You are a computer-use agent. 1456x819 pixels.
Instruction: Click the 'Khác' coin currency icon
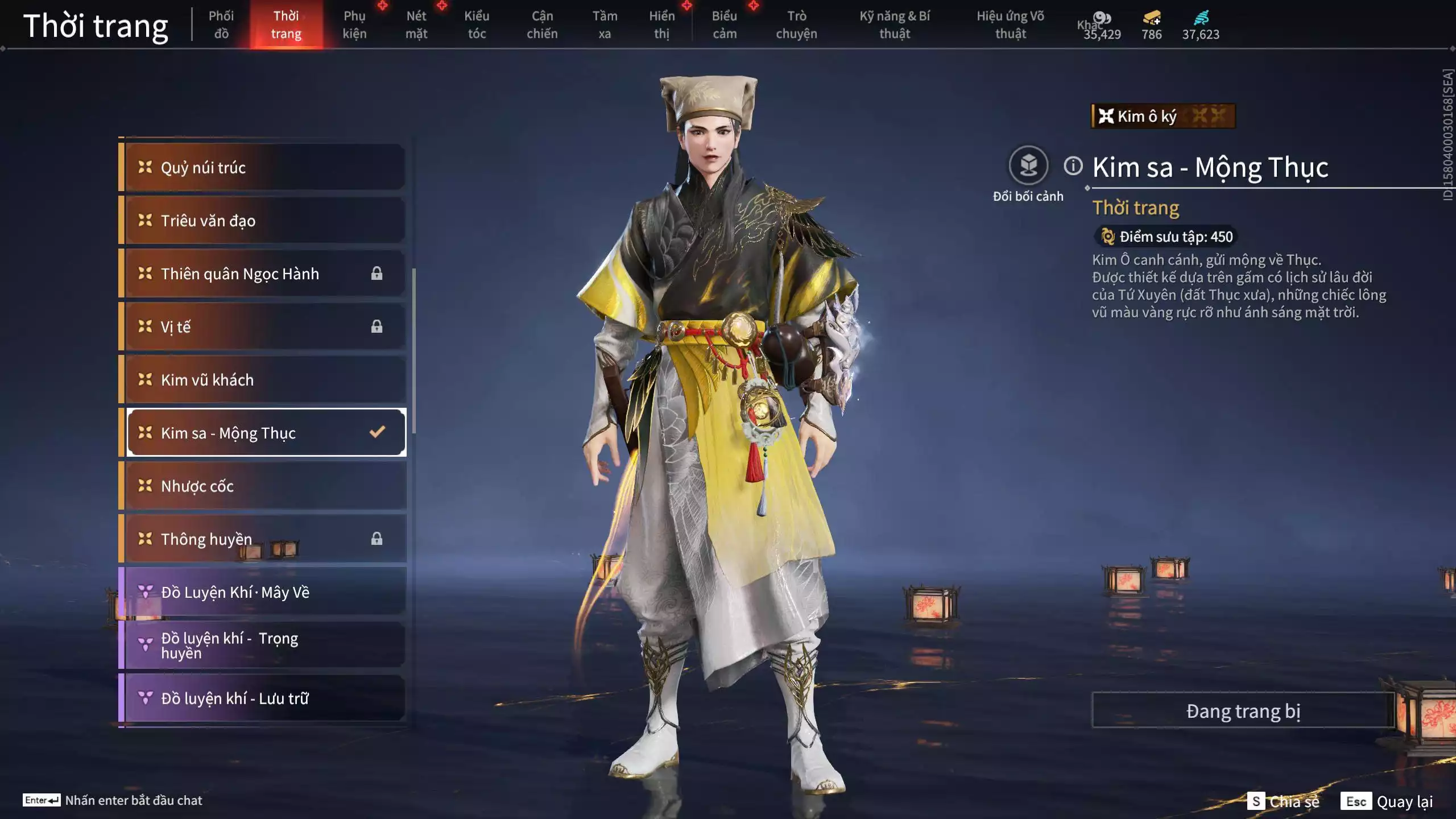[x=1102, y=17]
